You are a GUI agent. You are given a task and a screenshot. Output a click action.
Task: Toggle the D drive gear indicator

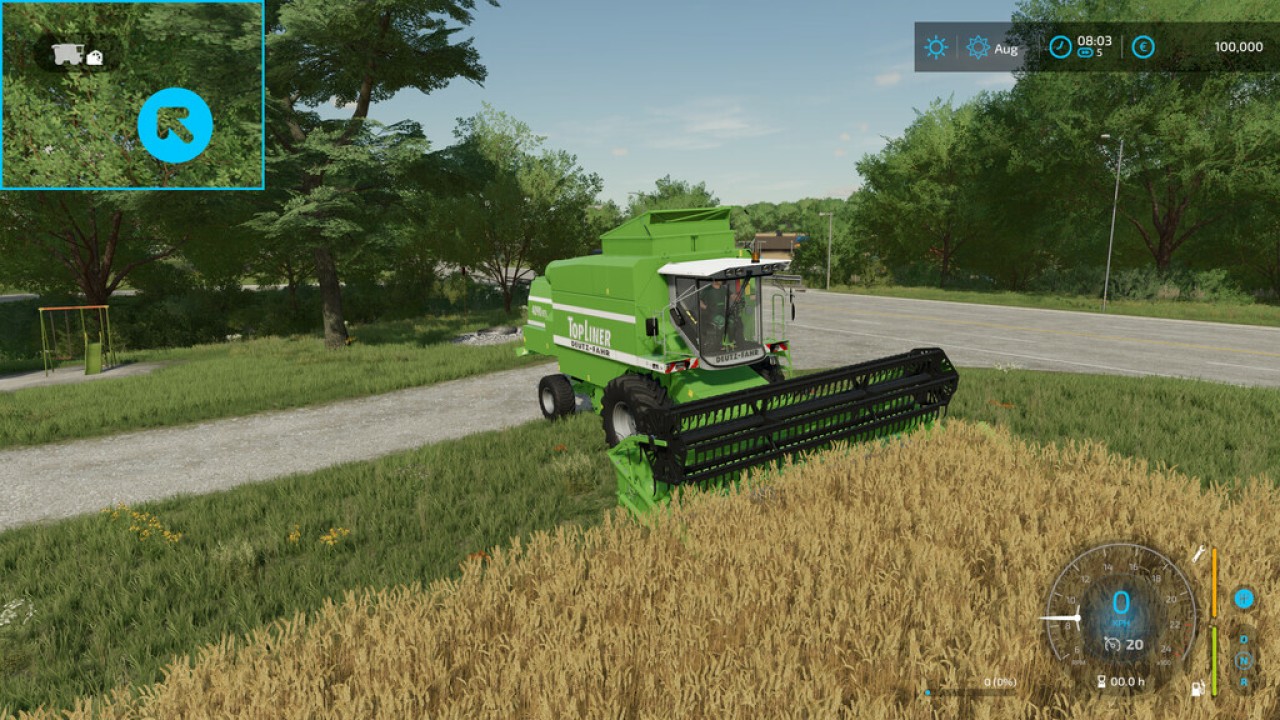coord(1243,639)
